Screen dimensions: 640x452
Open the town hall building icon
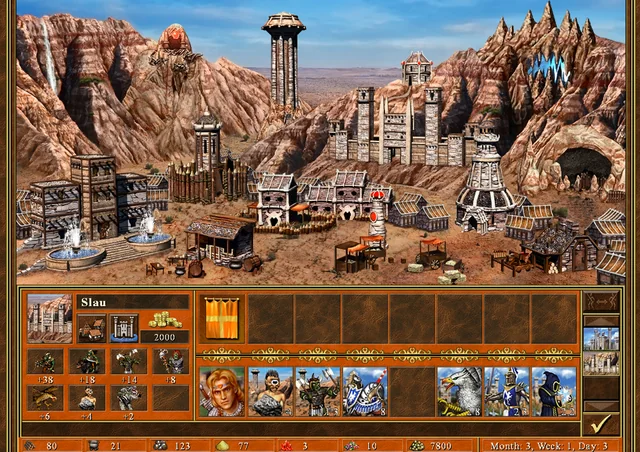click(93, 327)
